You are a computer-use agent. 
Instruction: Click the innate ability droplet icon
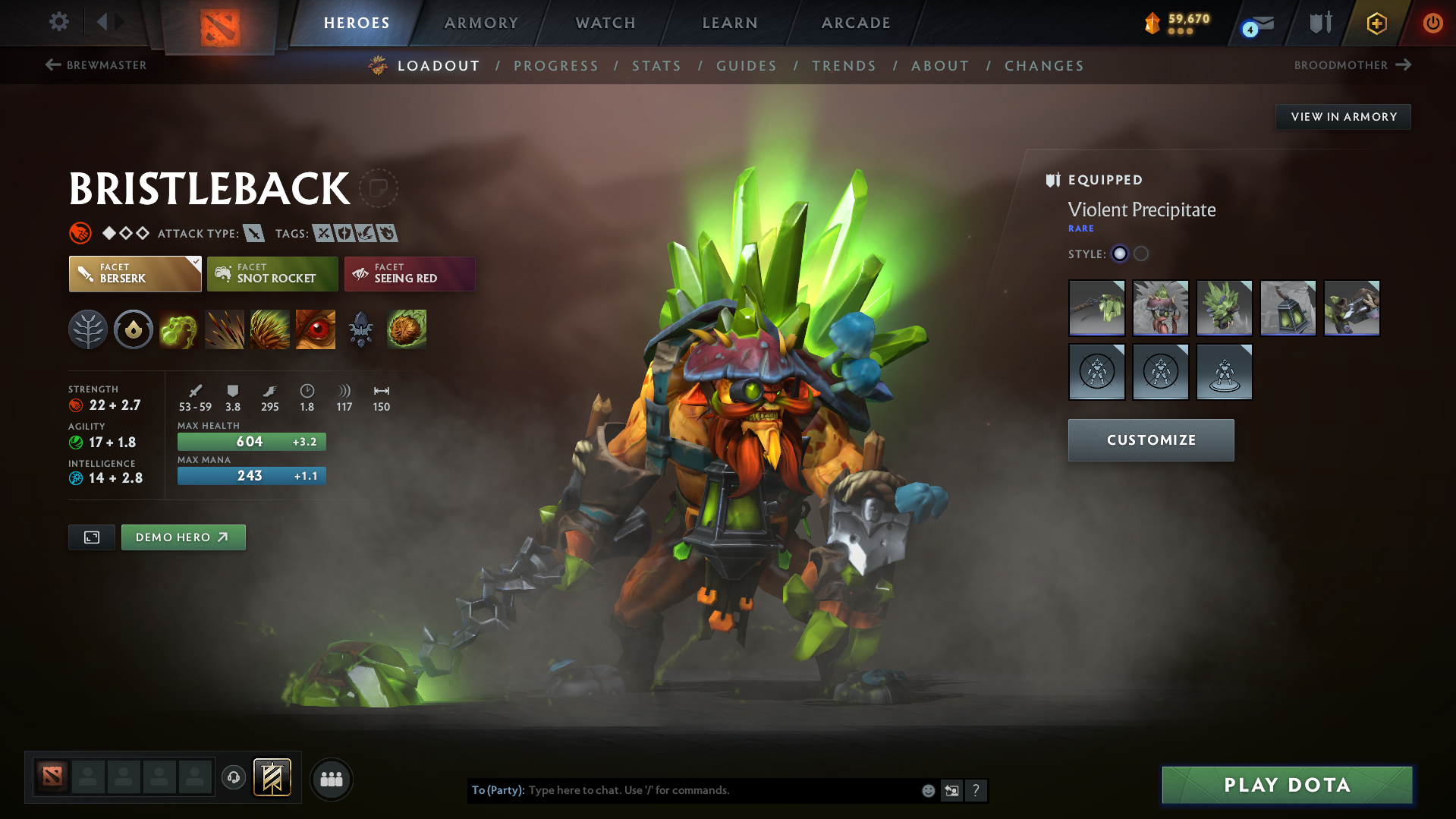134,329
